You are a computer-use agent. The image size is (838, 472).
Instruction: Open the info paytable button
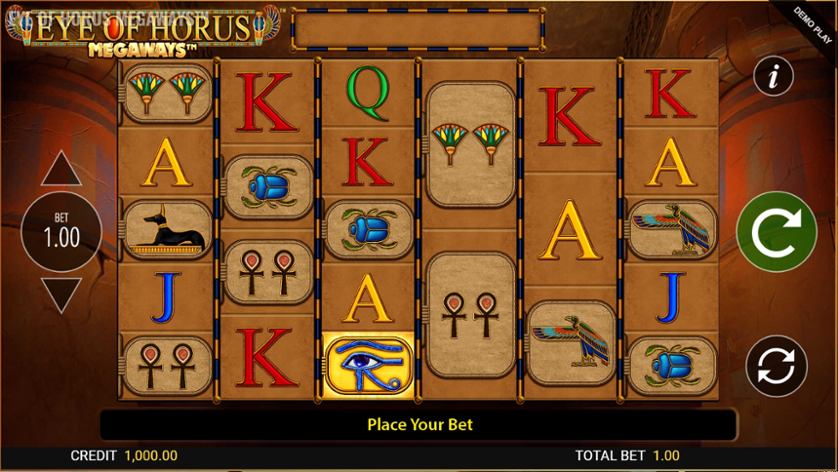click(x=773, y=75)
